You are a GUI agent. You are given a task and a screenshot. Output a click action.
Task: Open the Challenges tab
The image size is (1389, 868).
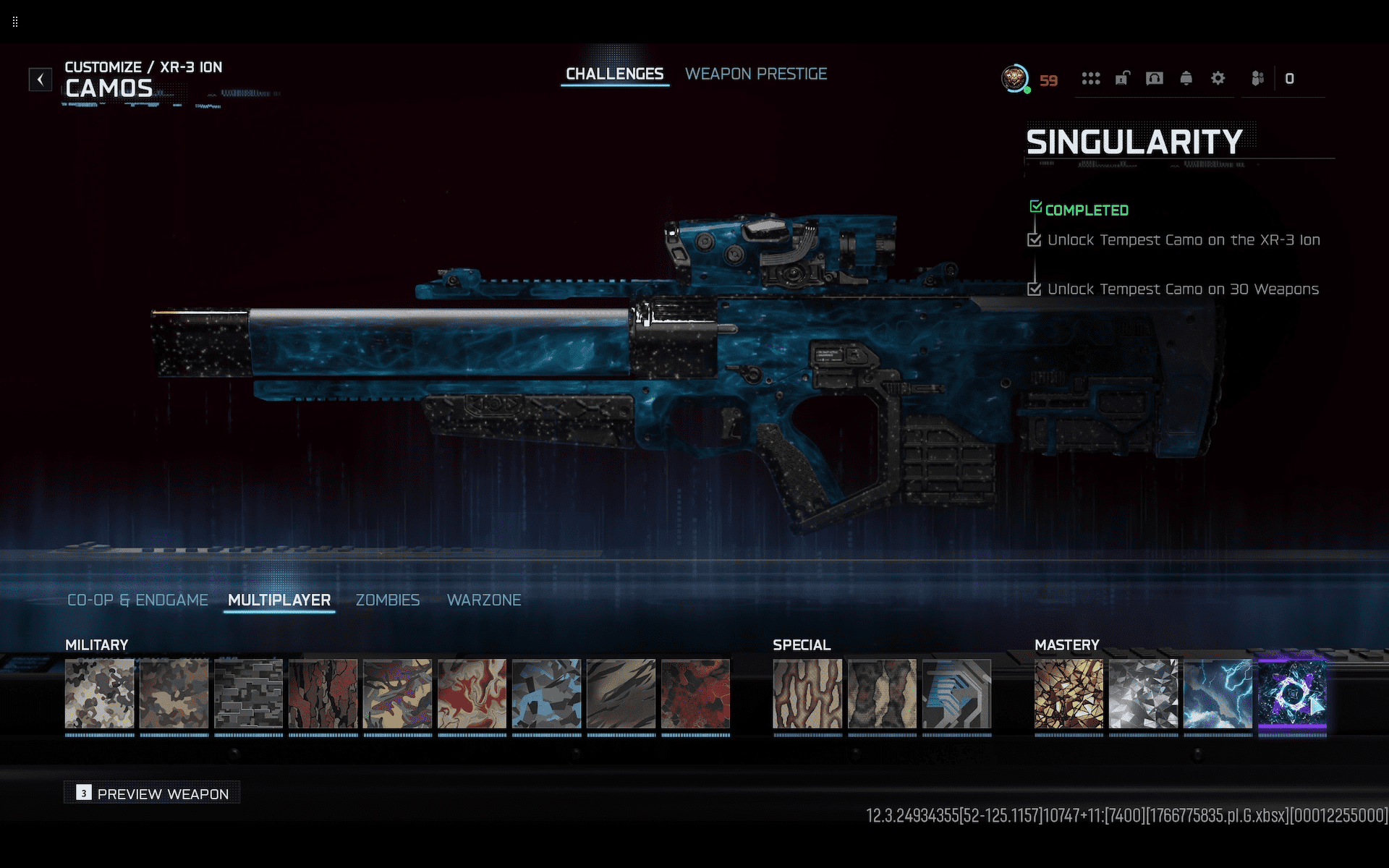pyautogui.click(x=614, y=74)
